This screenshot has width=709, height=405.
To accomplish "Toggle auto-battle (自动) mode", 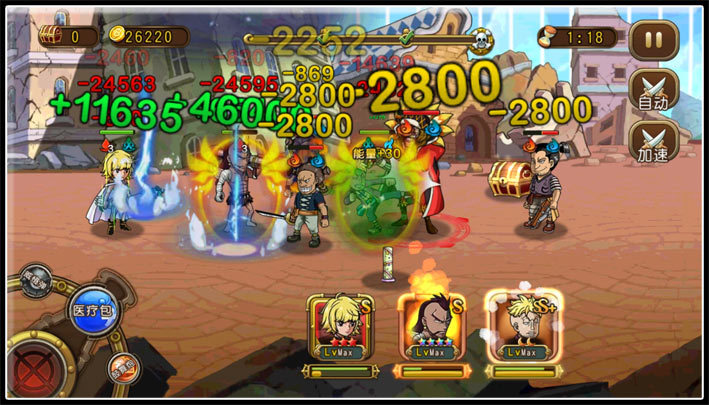I will pyautogui.click(x=653, y=91).
